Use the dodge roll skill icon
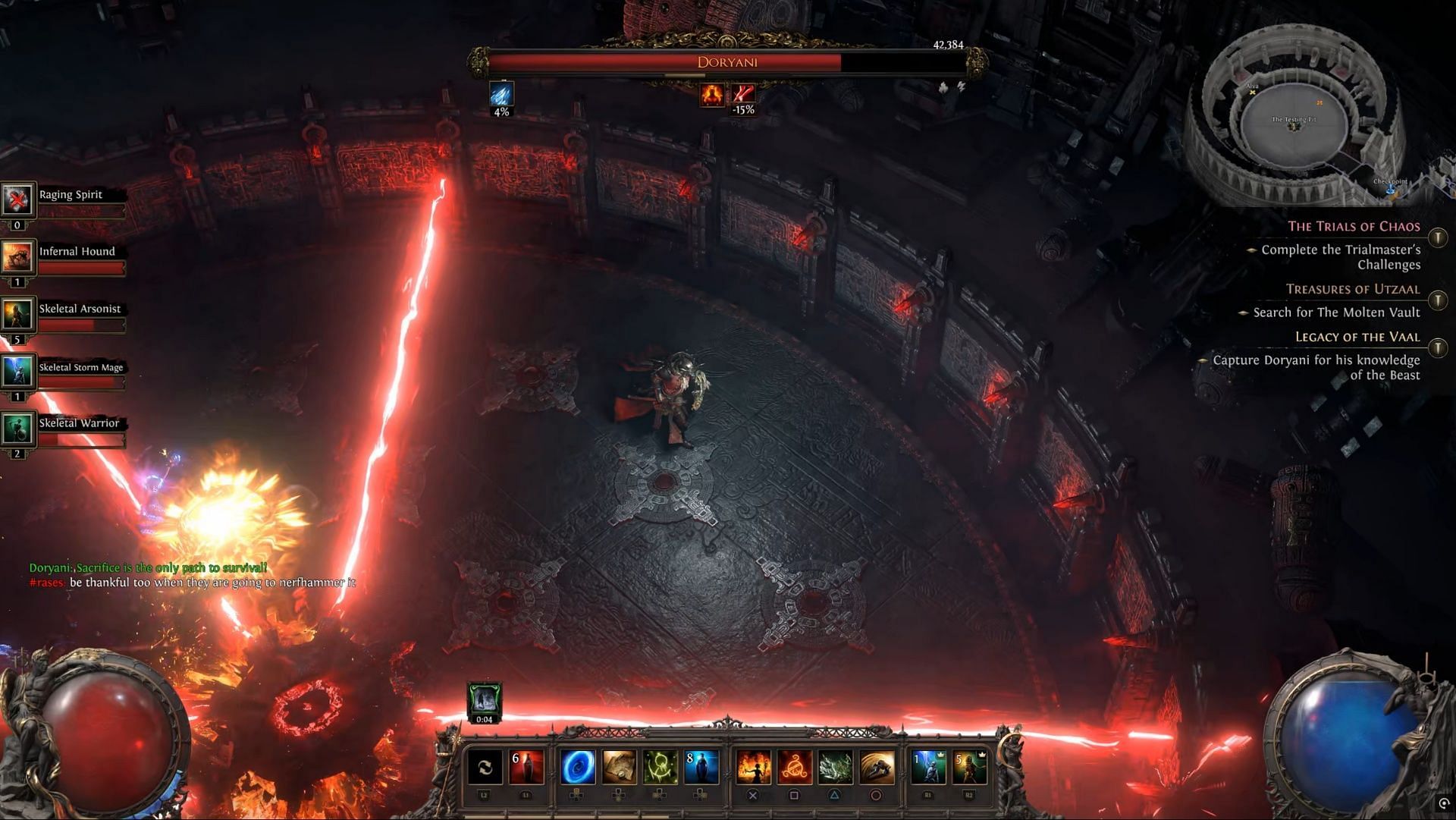This screenshot has width=1456, height=820. click(876, 767)
